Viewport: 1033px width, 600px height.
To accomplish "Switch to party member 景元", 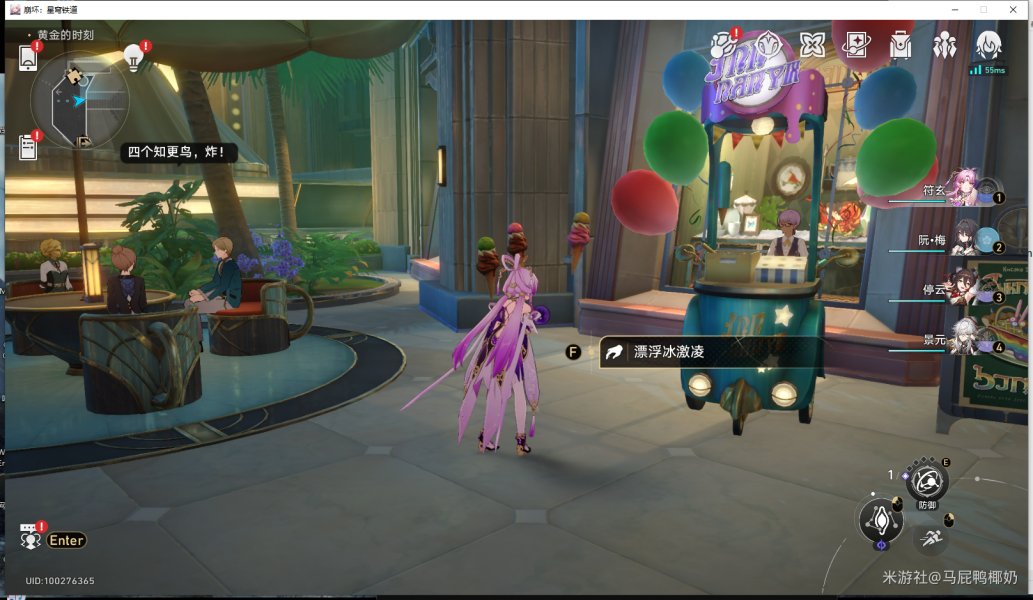I will pos(965,337).
